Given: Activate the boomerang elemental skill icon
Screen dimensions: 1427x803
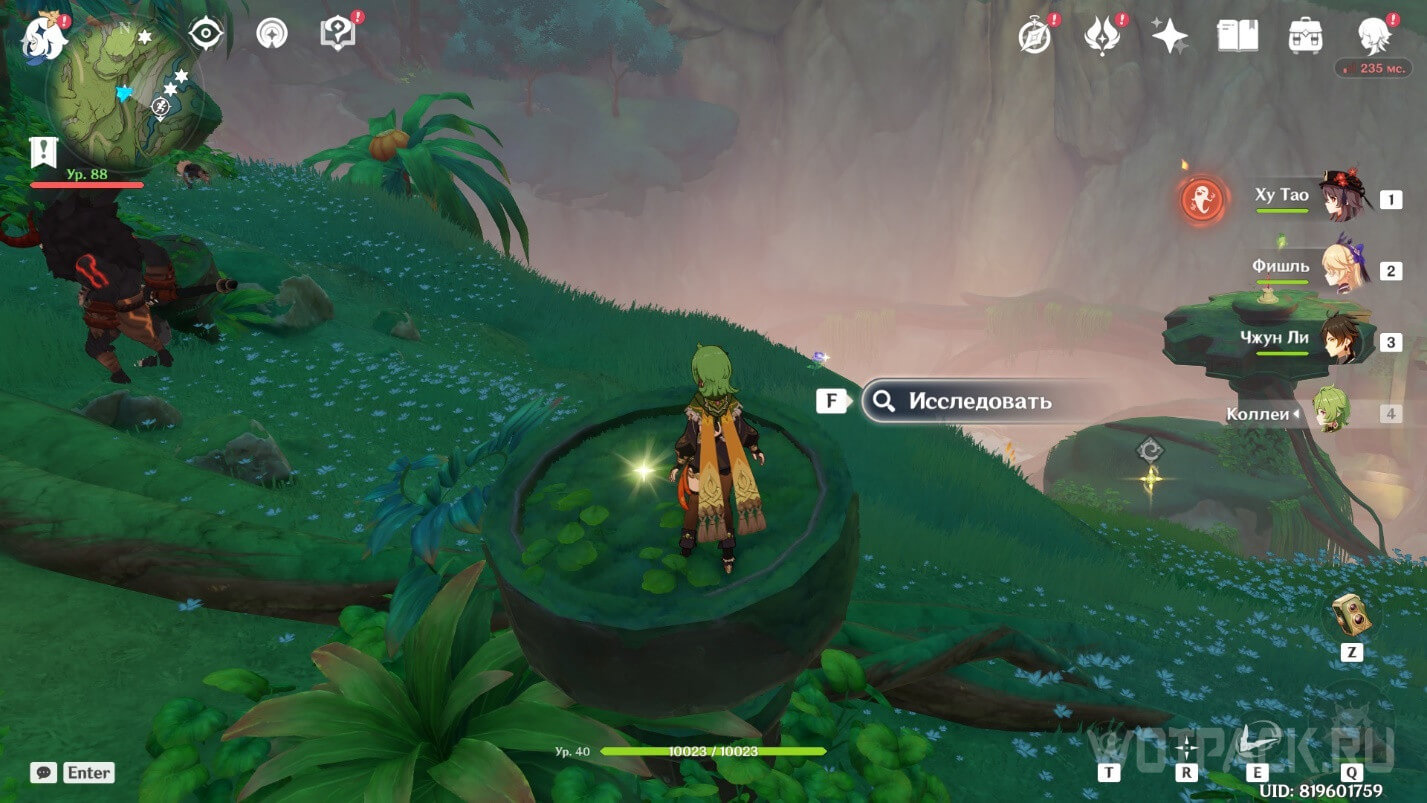Looking at the screenshot, I should click(1257, 742).
